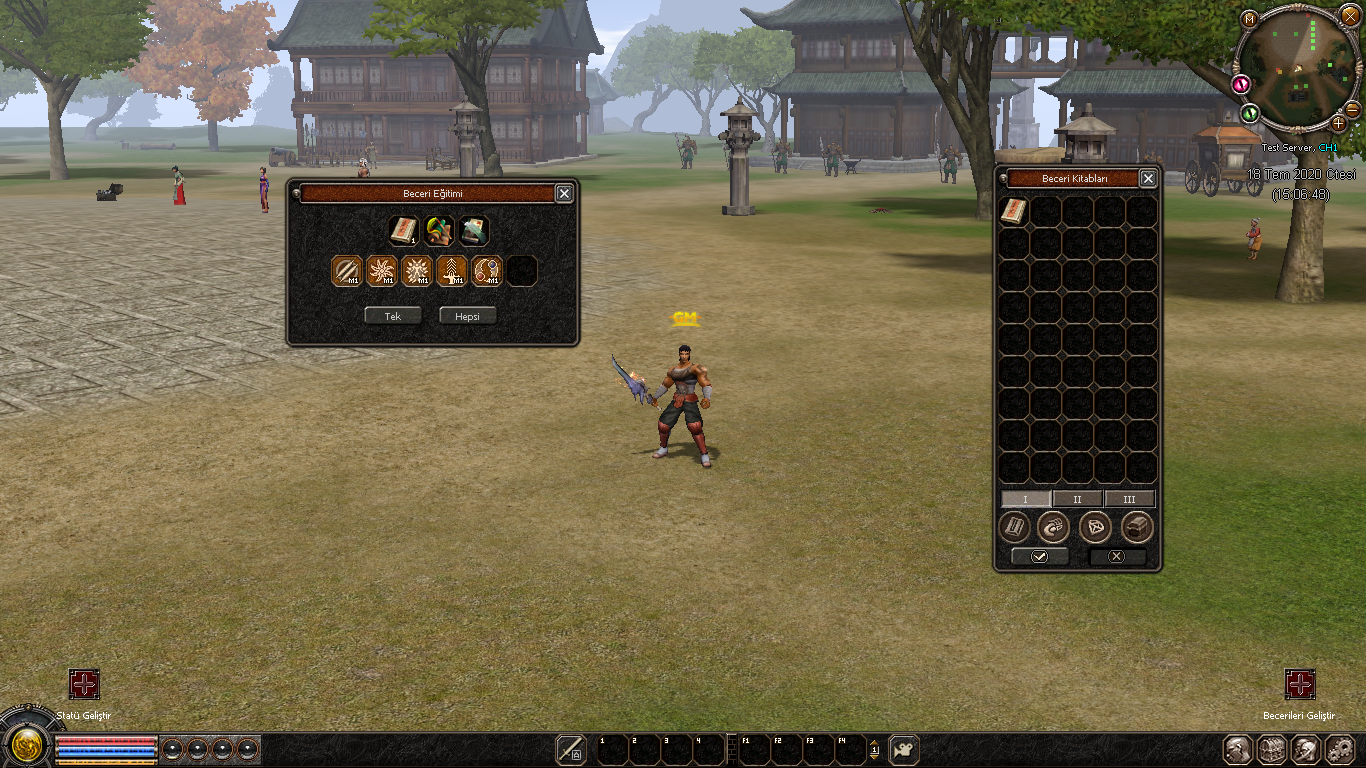The image size is (1366, 768).
Task: Click the chest icon in Beceri Kitapları
Action: coord(1138,527)
